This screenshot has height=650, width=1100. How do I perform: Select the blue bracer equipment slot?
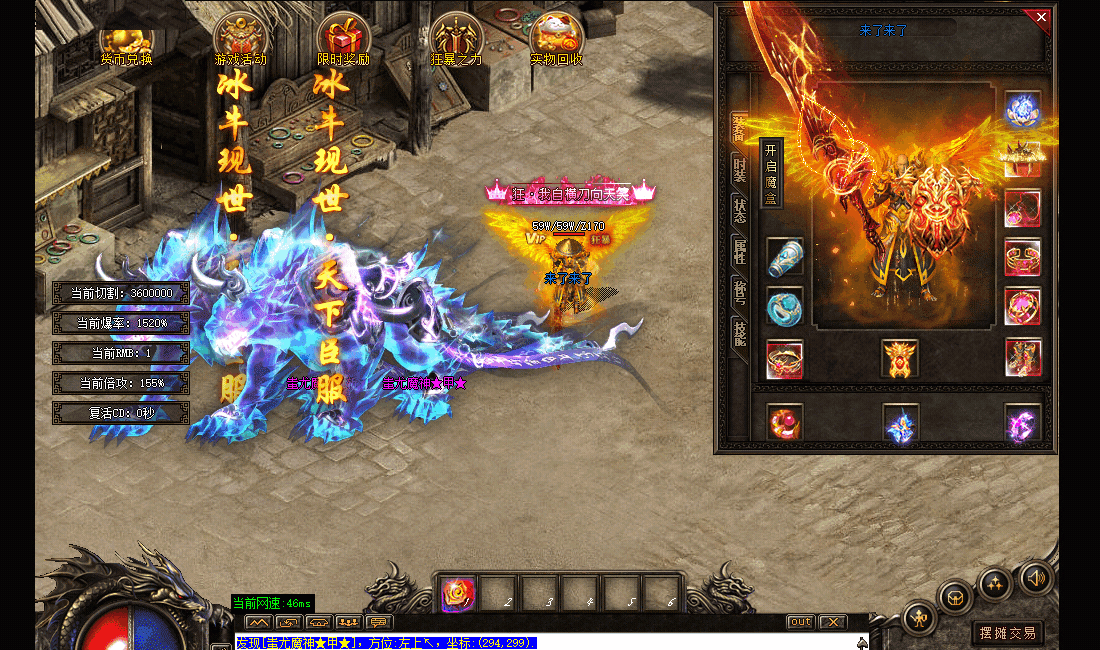tap(785, 257)
